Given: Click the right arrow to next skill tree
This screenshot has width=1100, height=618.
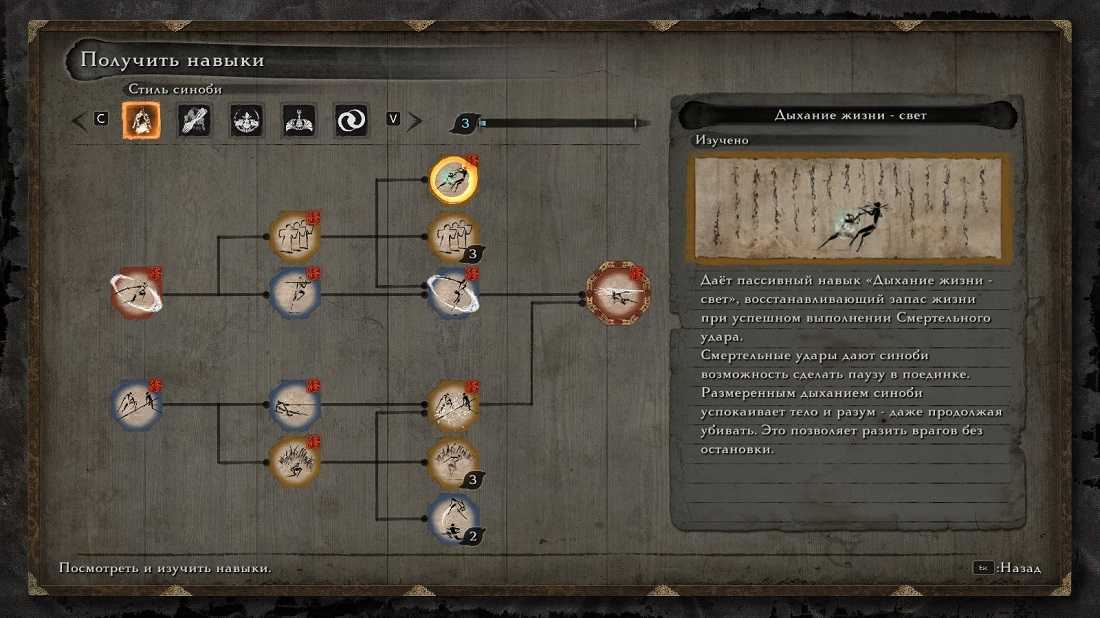Looking at the screenshot, I should click(414, 121).
